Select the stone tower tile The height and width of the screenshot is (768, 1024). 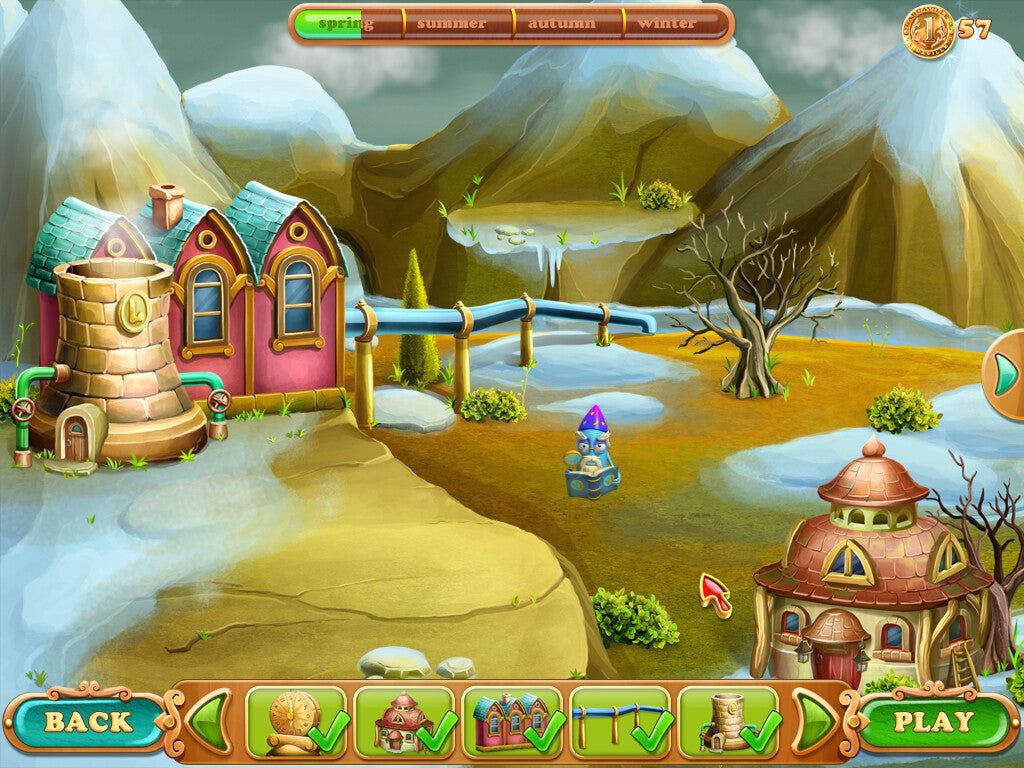point(728,721)
